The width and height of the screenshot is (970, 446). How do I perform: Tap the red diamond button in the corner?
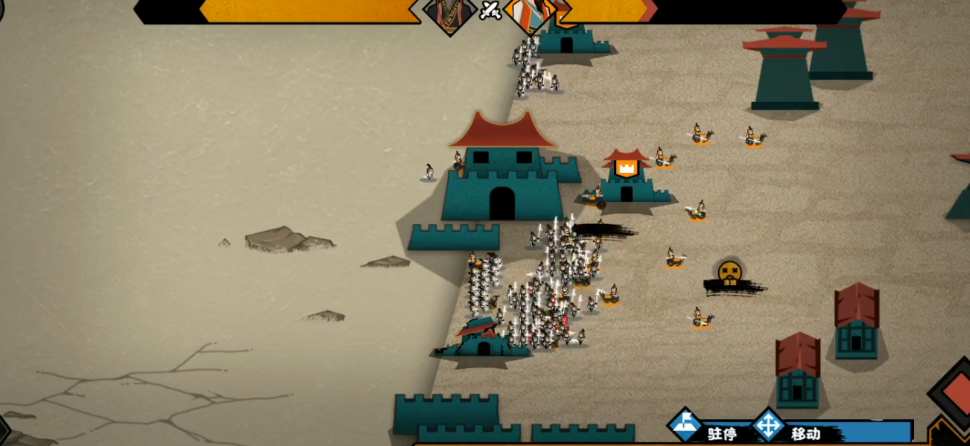[951, 400]
